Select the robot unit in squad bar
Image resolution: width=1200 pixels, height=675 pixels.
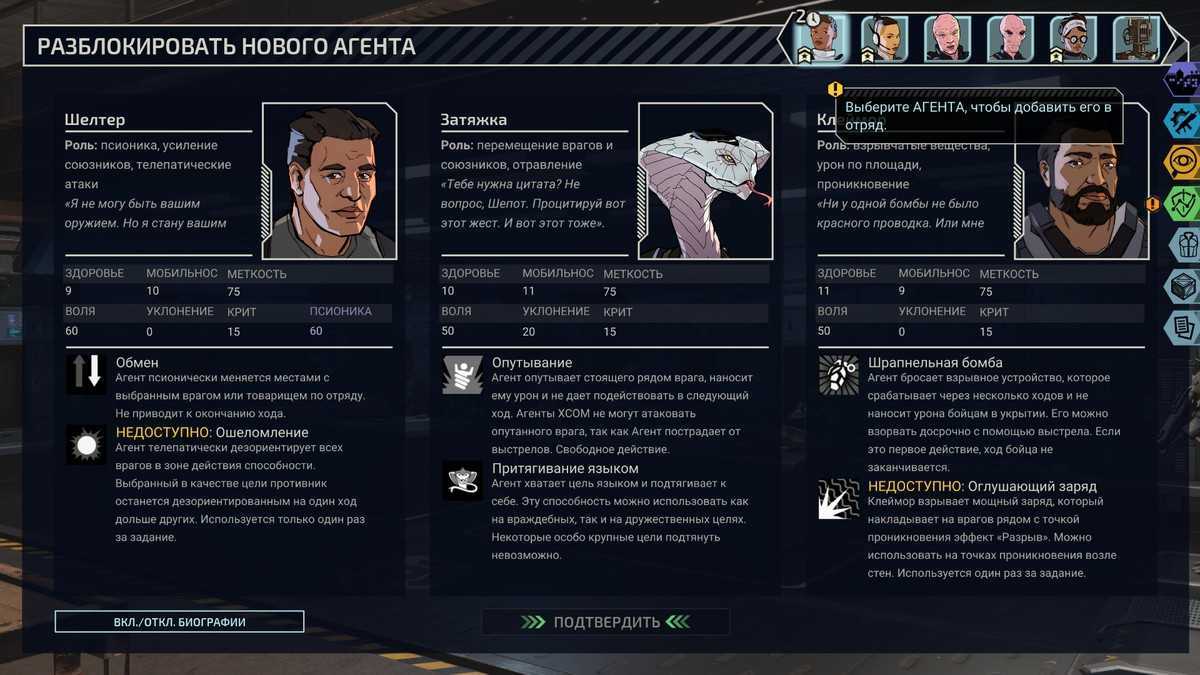[x=1136, y=39]
